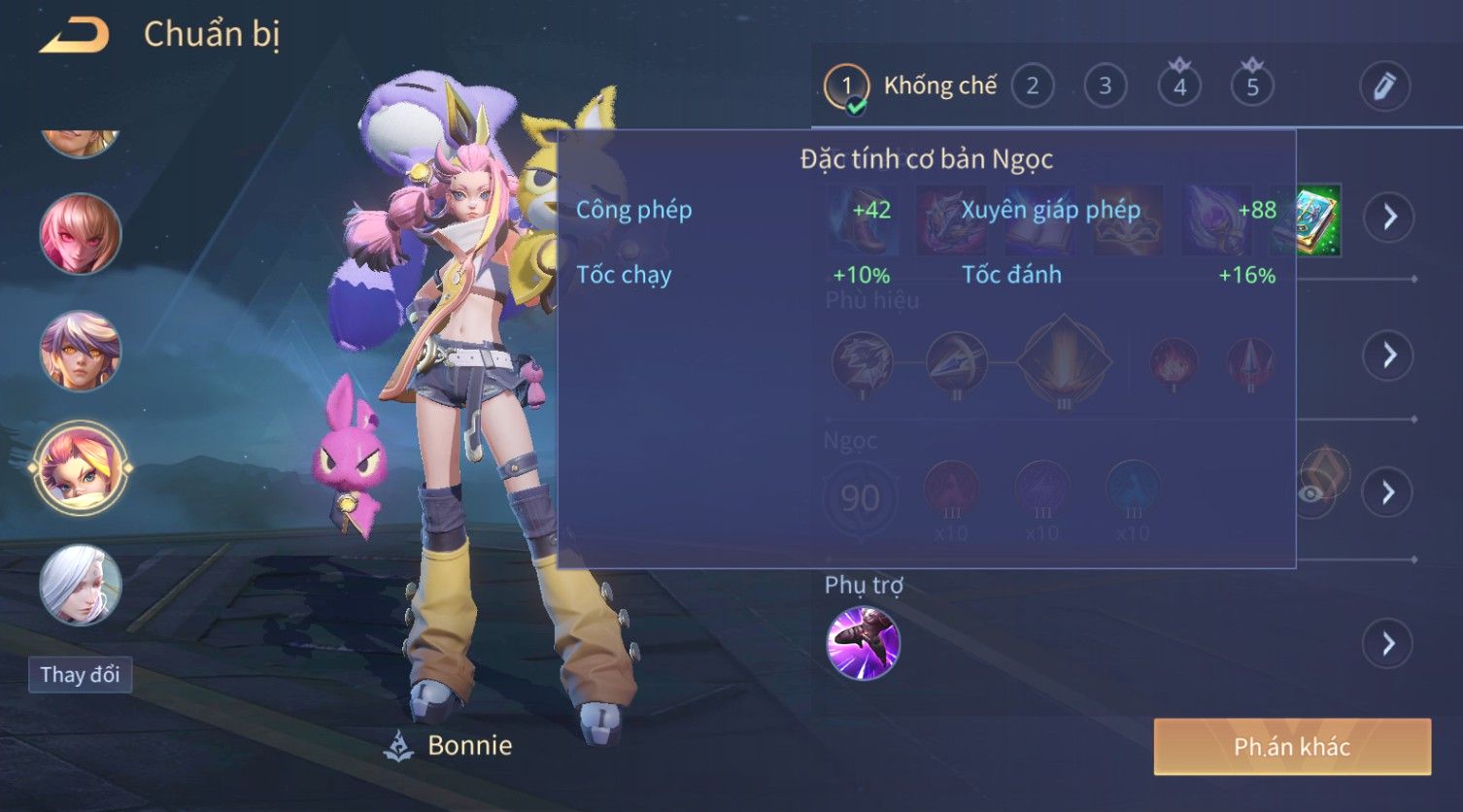
Task: Select the white-haired hero portrait
Action: coord(80,585)
